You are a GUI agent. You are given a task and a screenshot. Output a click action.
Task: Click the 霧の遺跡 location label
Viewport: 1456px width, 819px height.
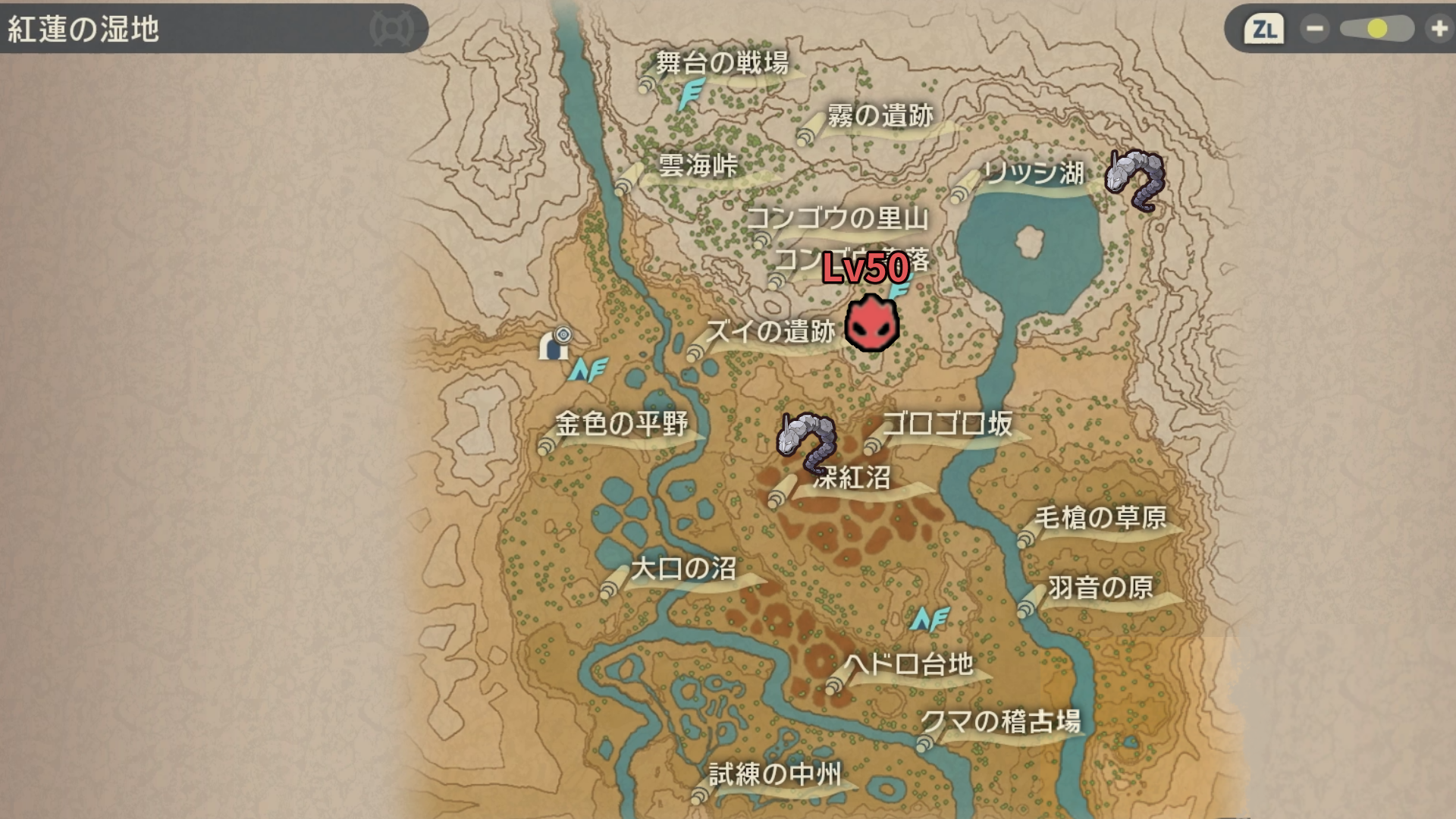click(x=880, y=116)
